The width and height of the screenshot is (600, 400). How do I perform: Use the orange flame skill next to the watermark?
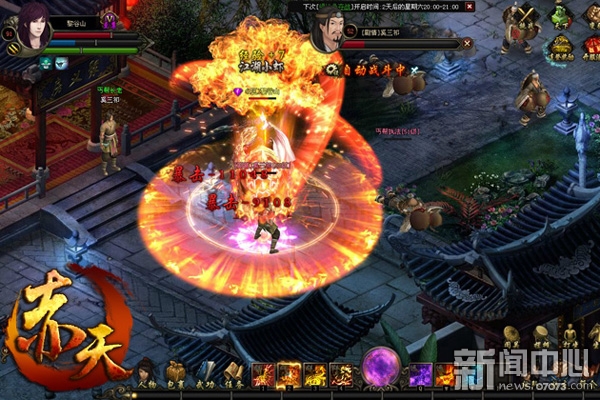445,375
